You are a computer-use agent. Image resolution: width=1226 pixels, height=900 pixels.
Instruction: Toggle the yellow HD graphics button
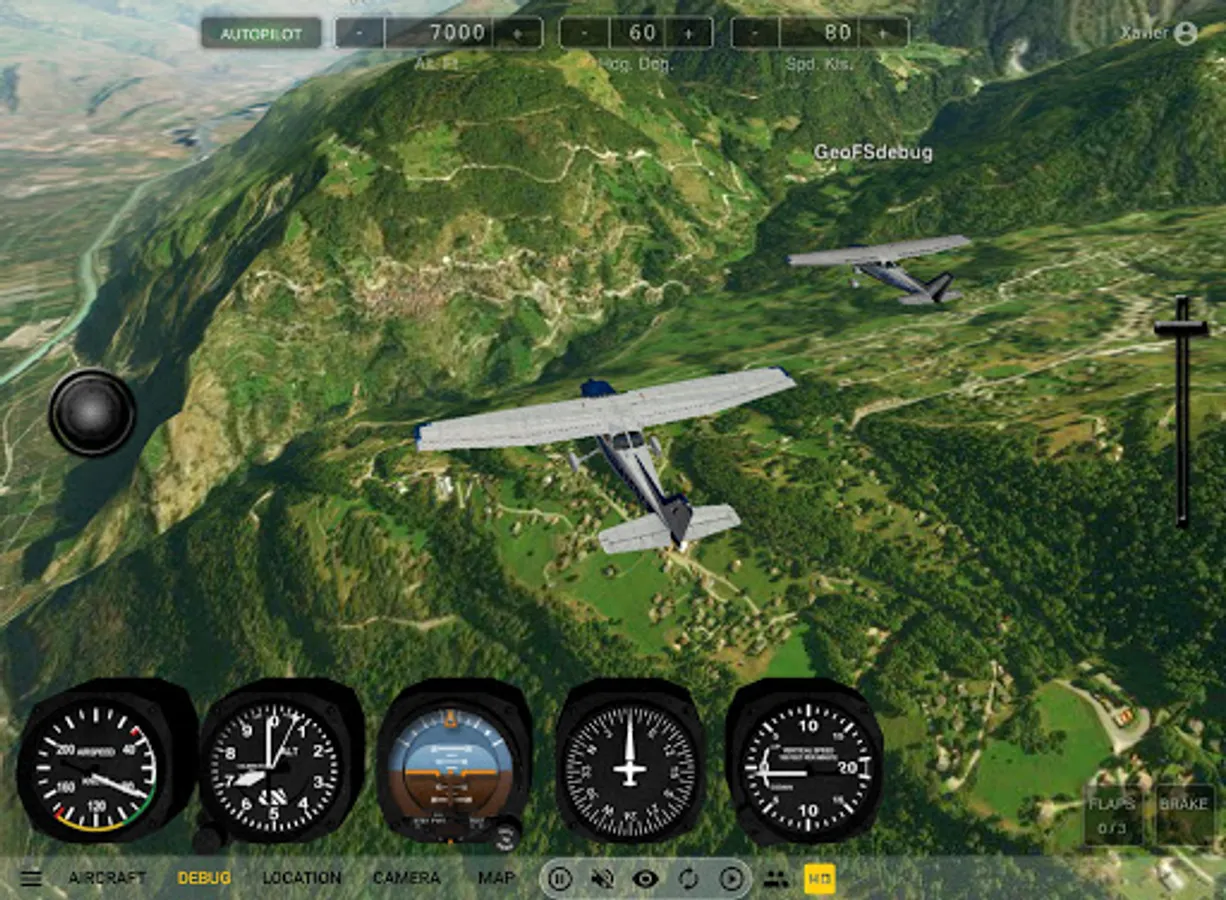(x=819, y=879)
